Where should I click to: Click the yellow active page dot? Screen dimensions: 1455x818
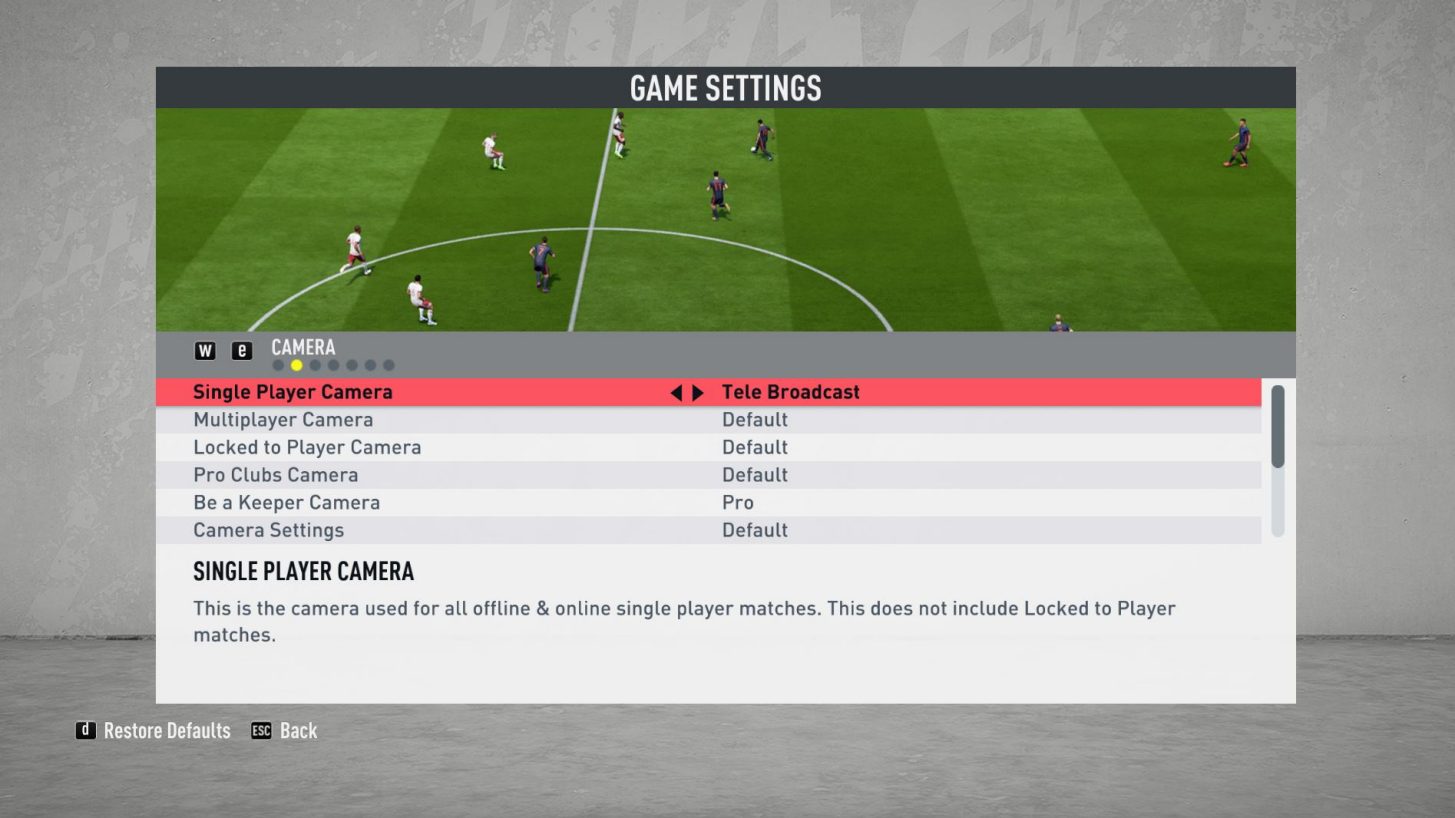(296, 364)
